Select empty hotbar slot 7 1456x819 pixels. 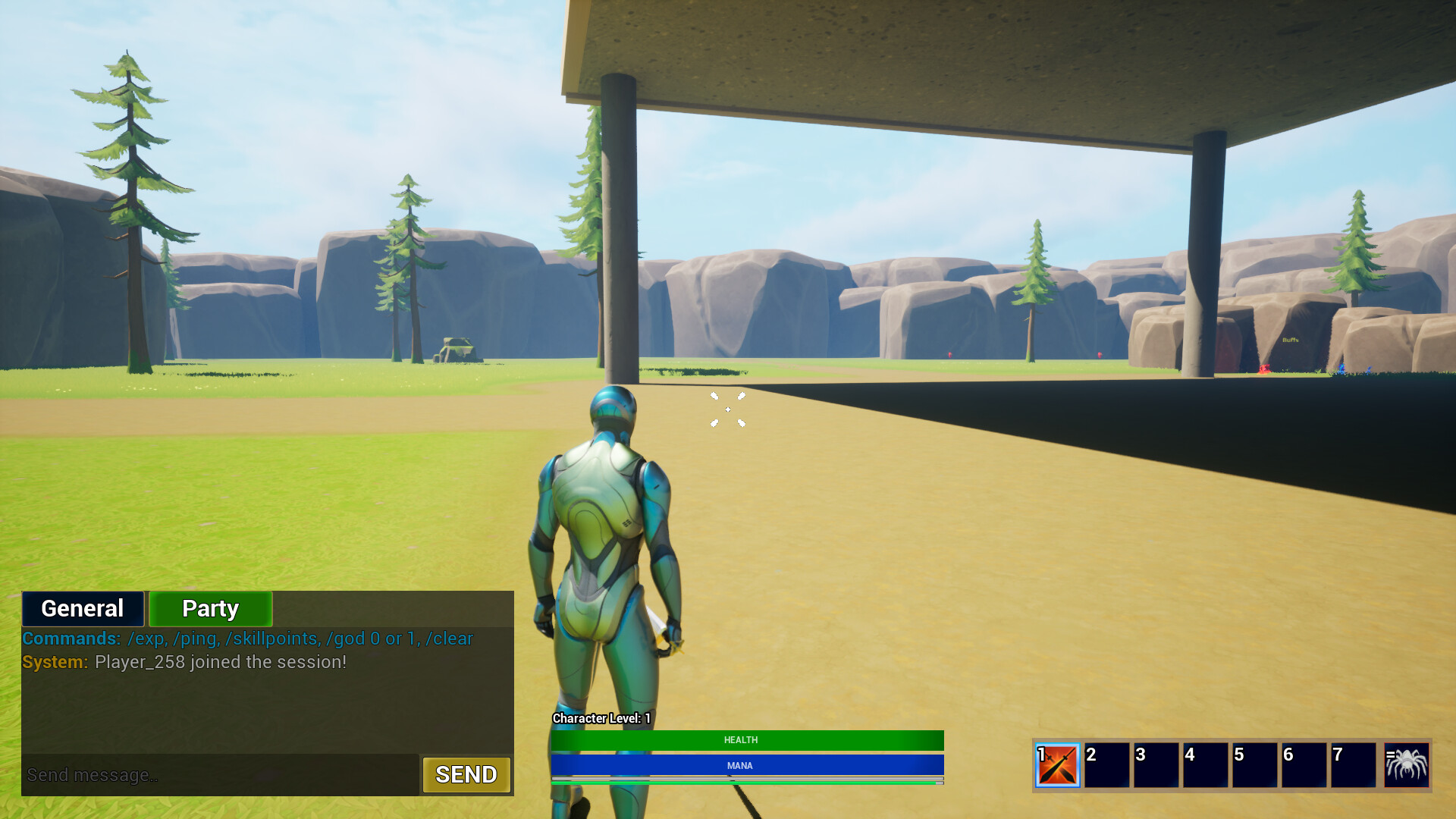pyautogui.click(x=1354, y=766)
